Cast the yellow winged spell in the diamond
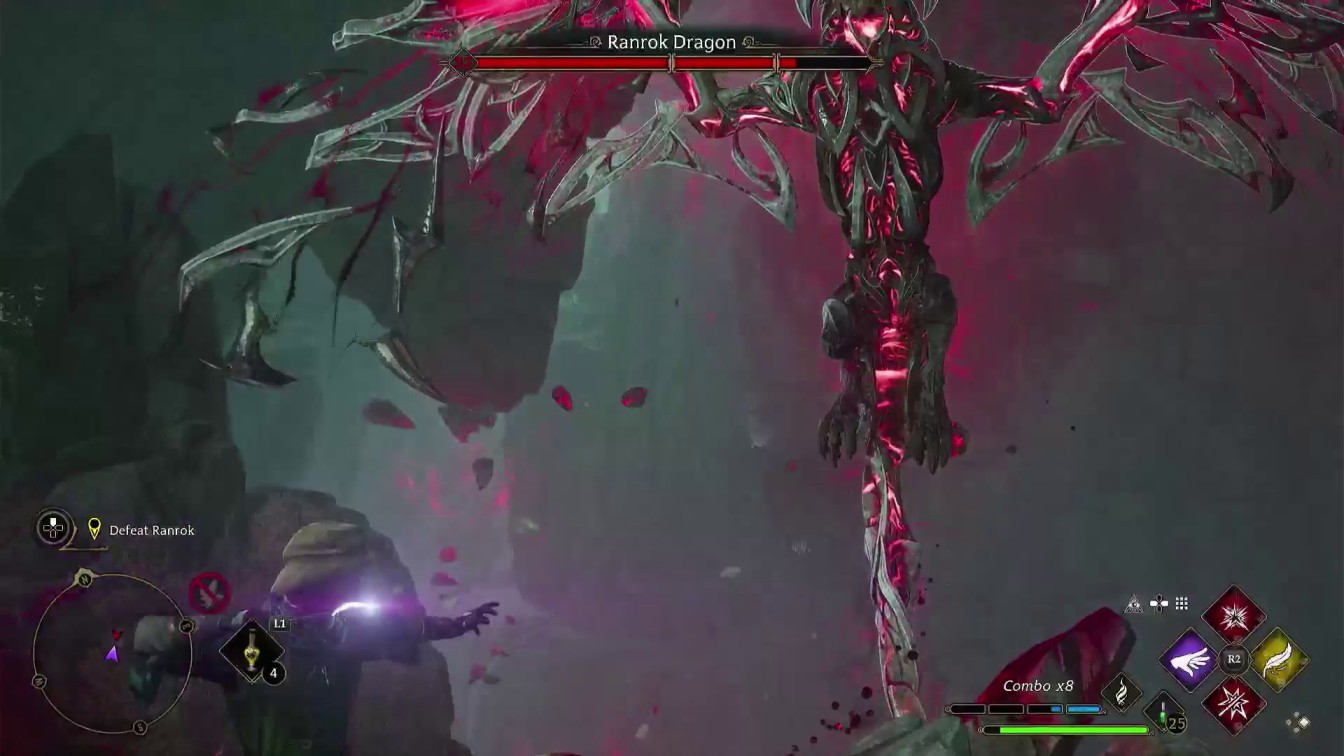1344x756 pixels. [x=1278, y=661]
